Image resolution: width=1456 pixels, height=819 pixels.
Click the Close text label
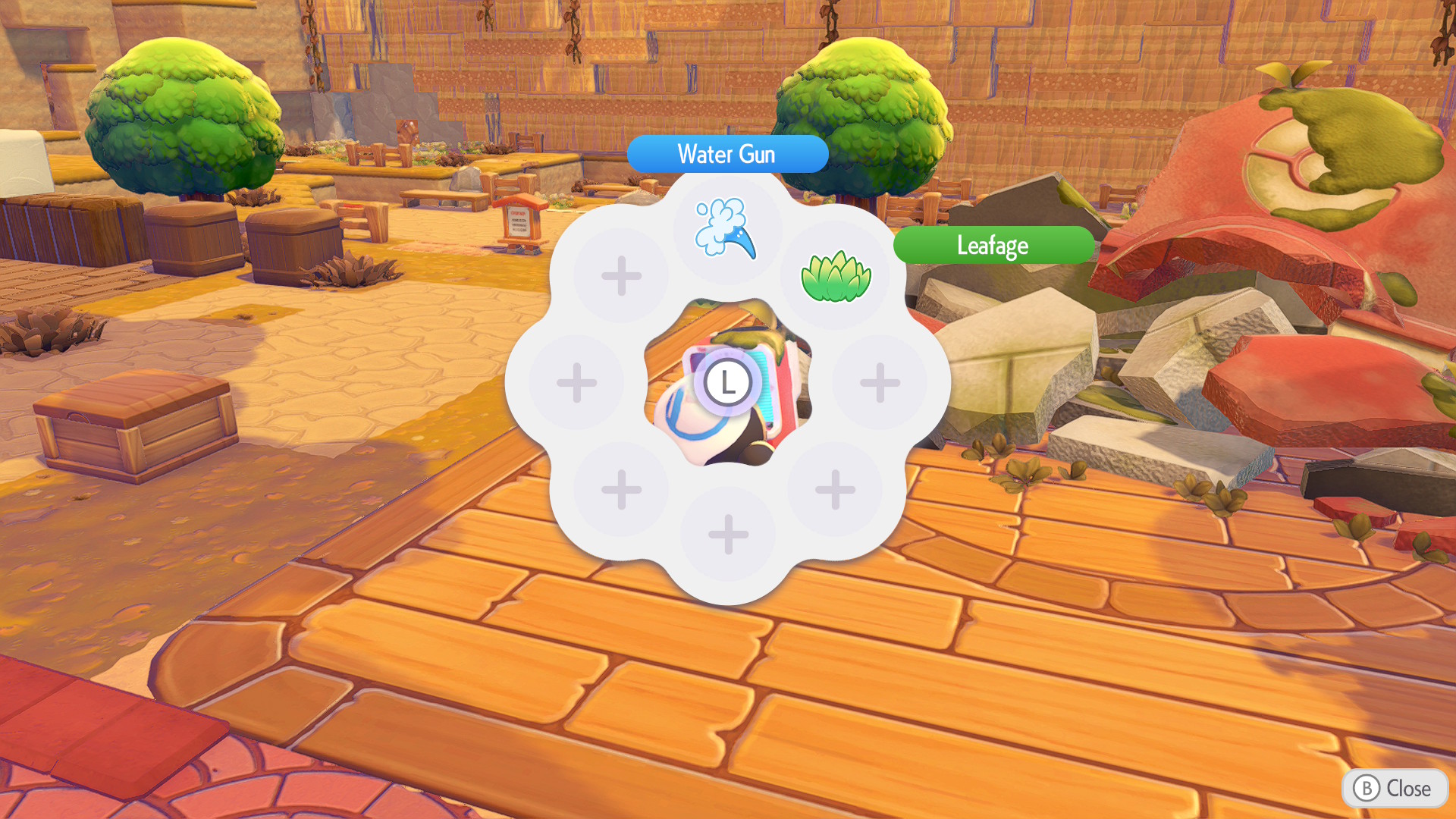[x=1408, y=789]
